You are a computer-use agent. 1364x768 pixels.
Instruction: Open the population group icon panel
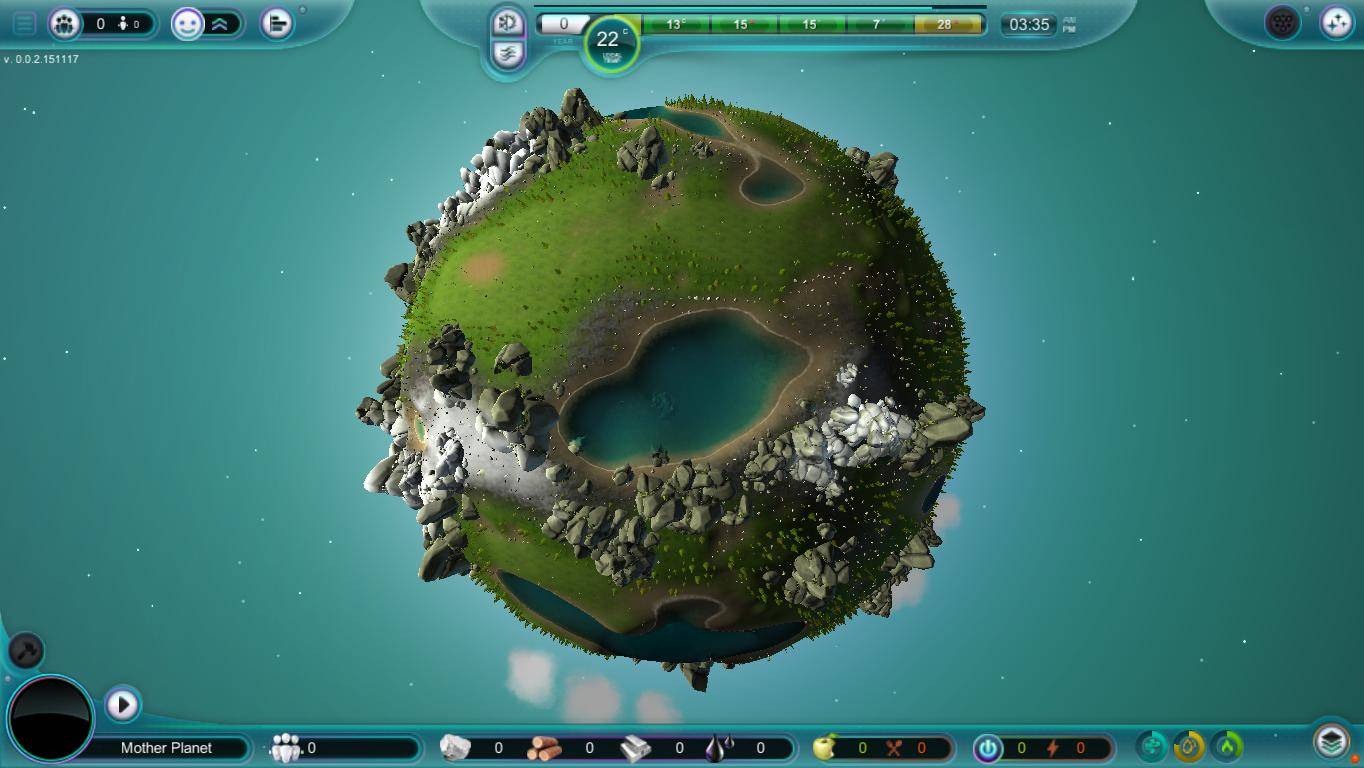65,23
